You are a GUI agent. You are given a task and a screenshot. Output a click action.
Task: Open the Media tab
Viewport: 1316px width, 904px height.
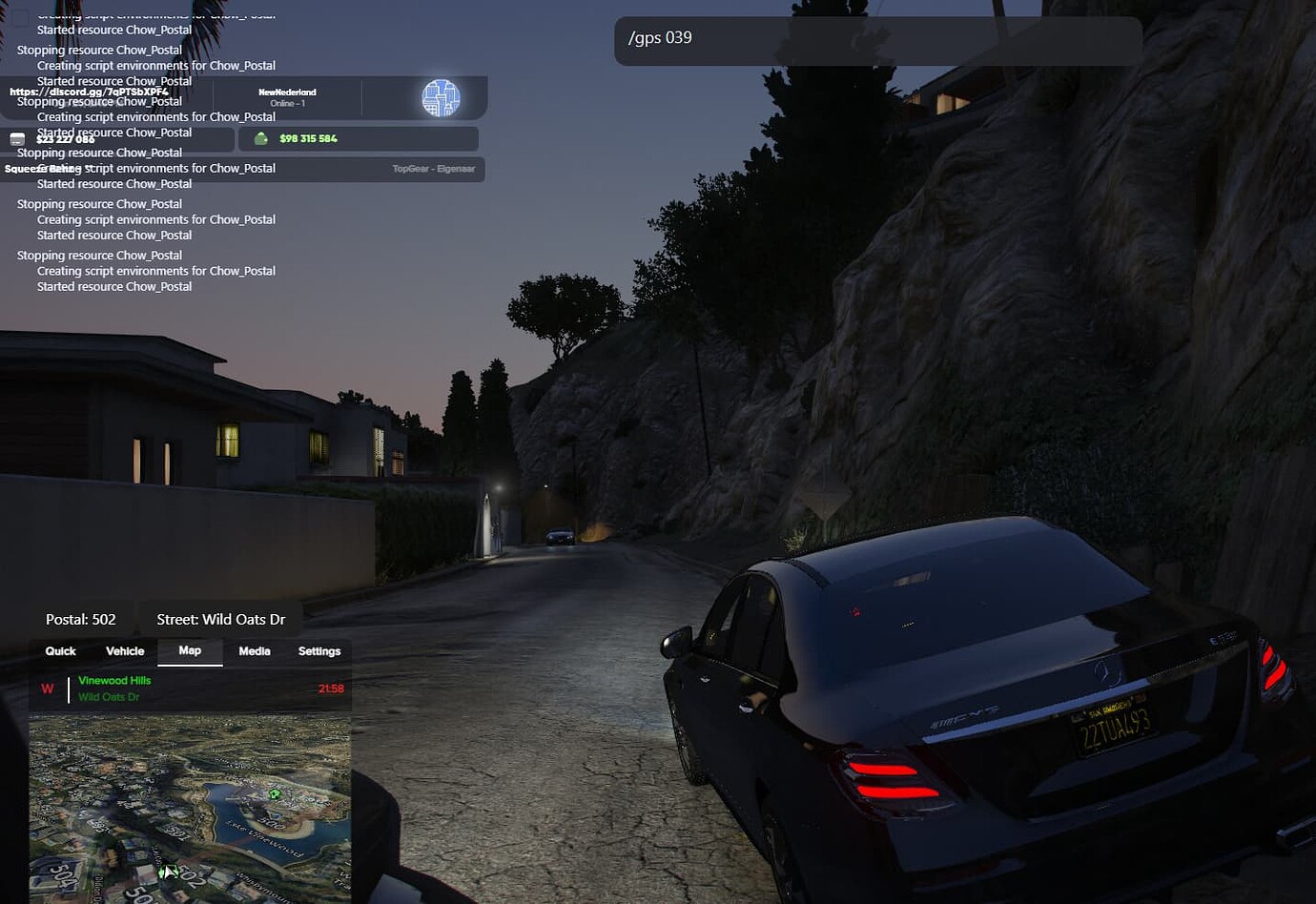[254, 651]
